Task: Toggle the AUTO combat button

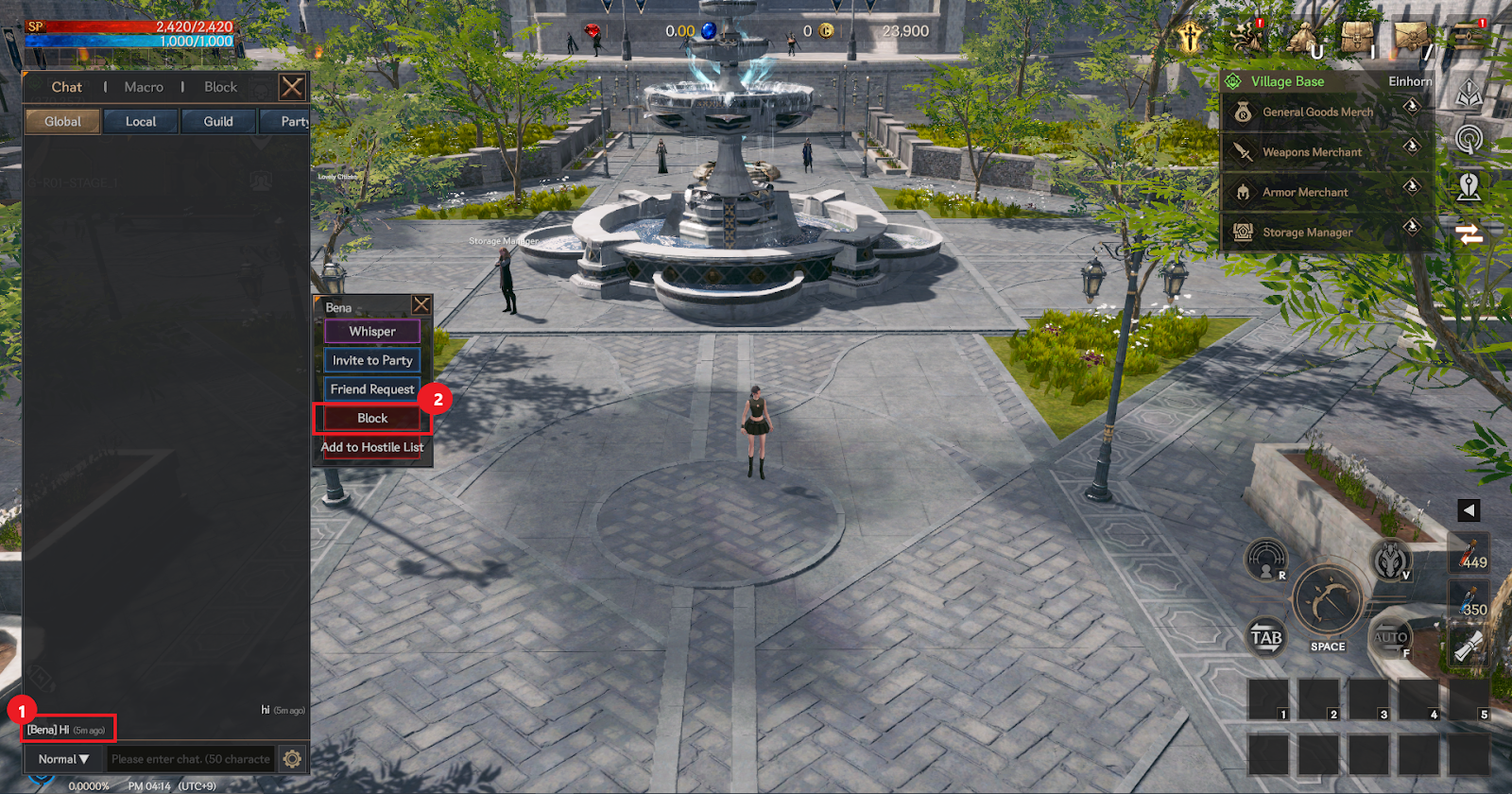Action: pos(1390,639)
